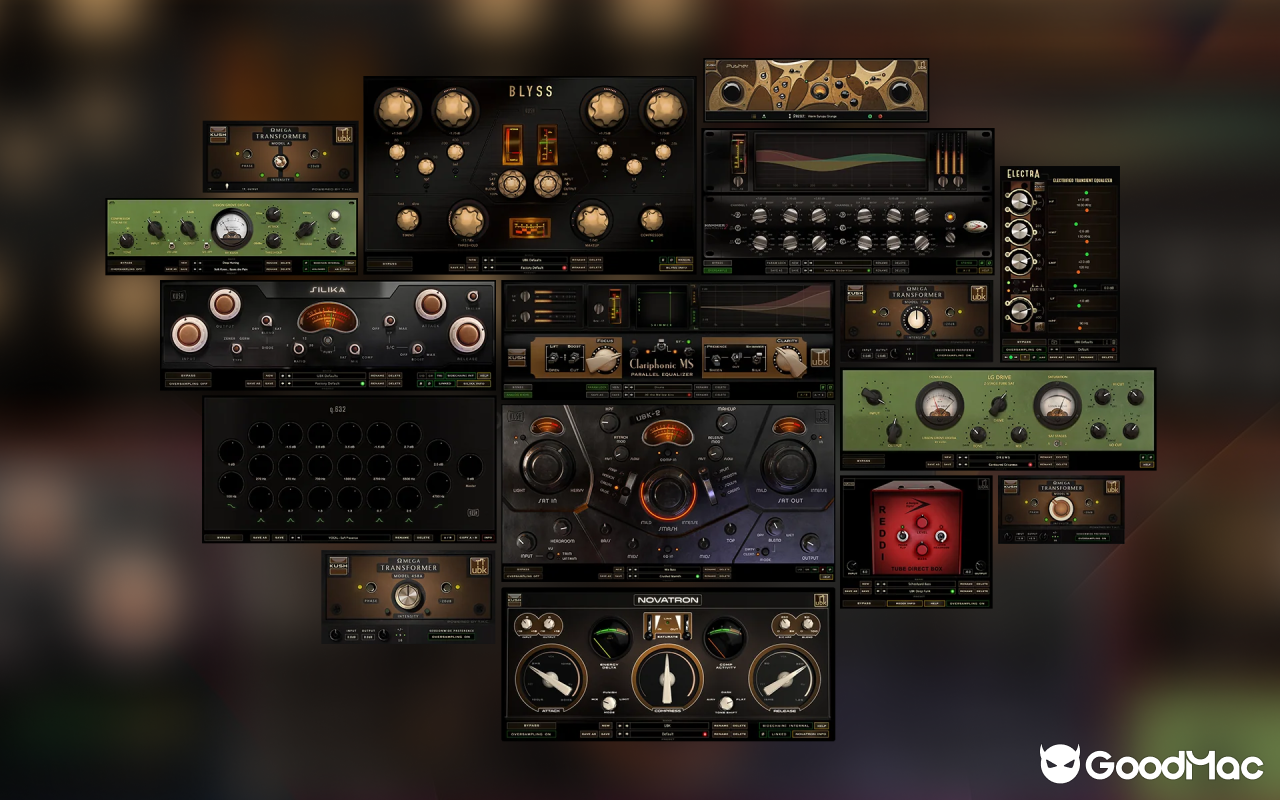Enable ANALOG MODE on Clariphonic MS

[x=518, y=395]
